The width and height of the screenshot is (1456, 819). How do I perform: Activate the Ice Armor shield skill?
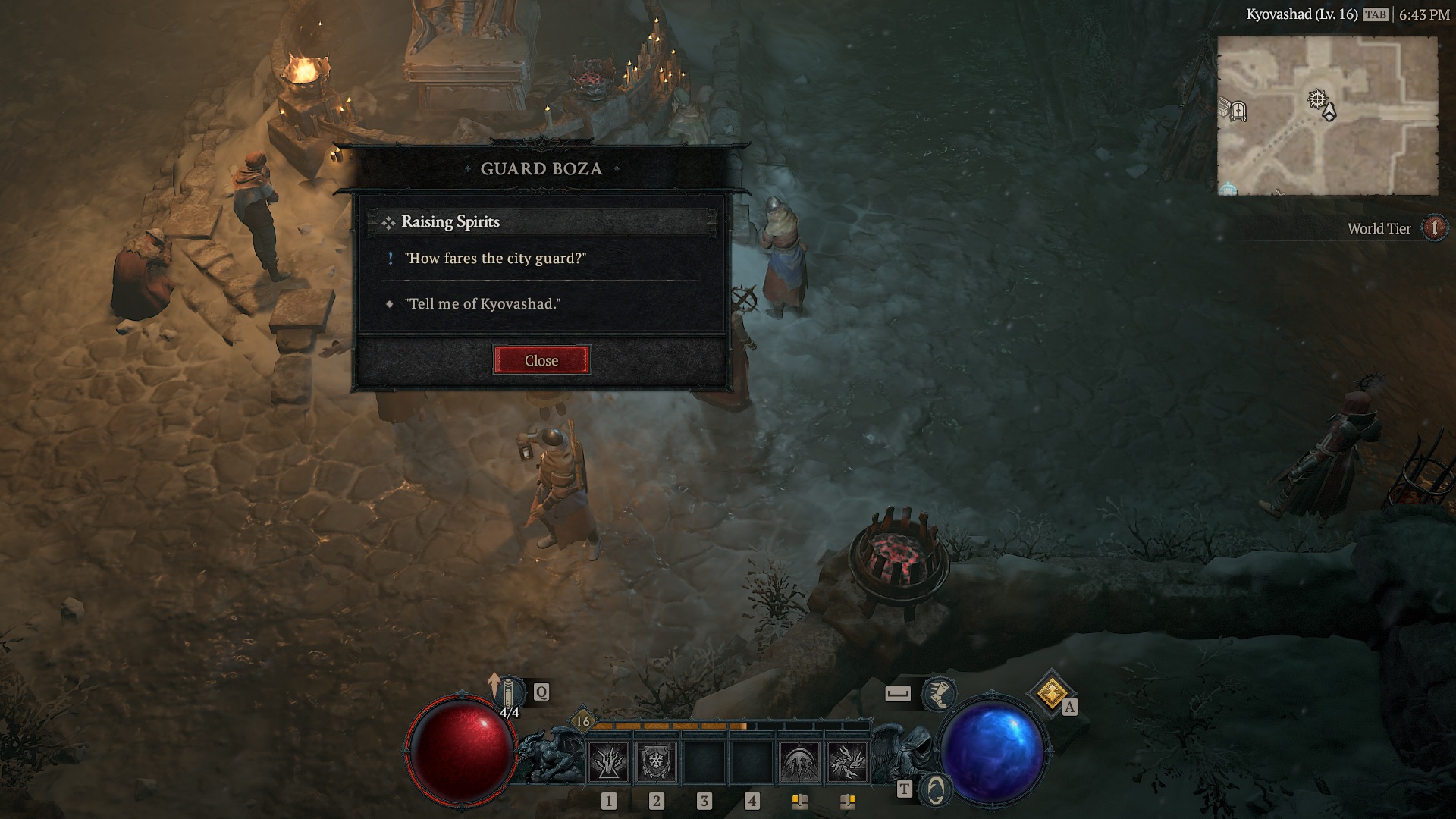point(656,763)
